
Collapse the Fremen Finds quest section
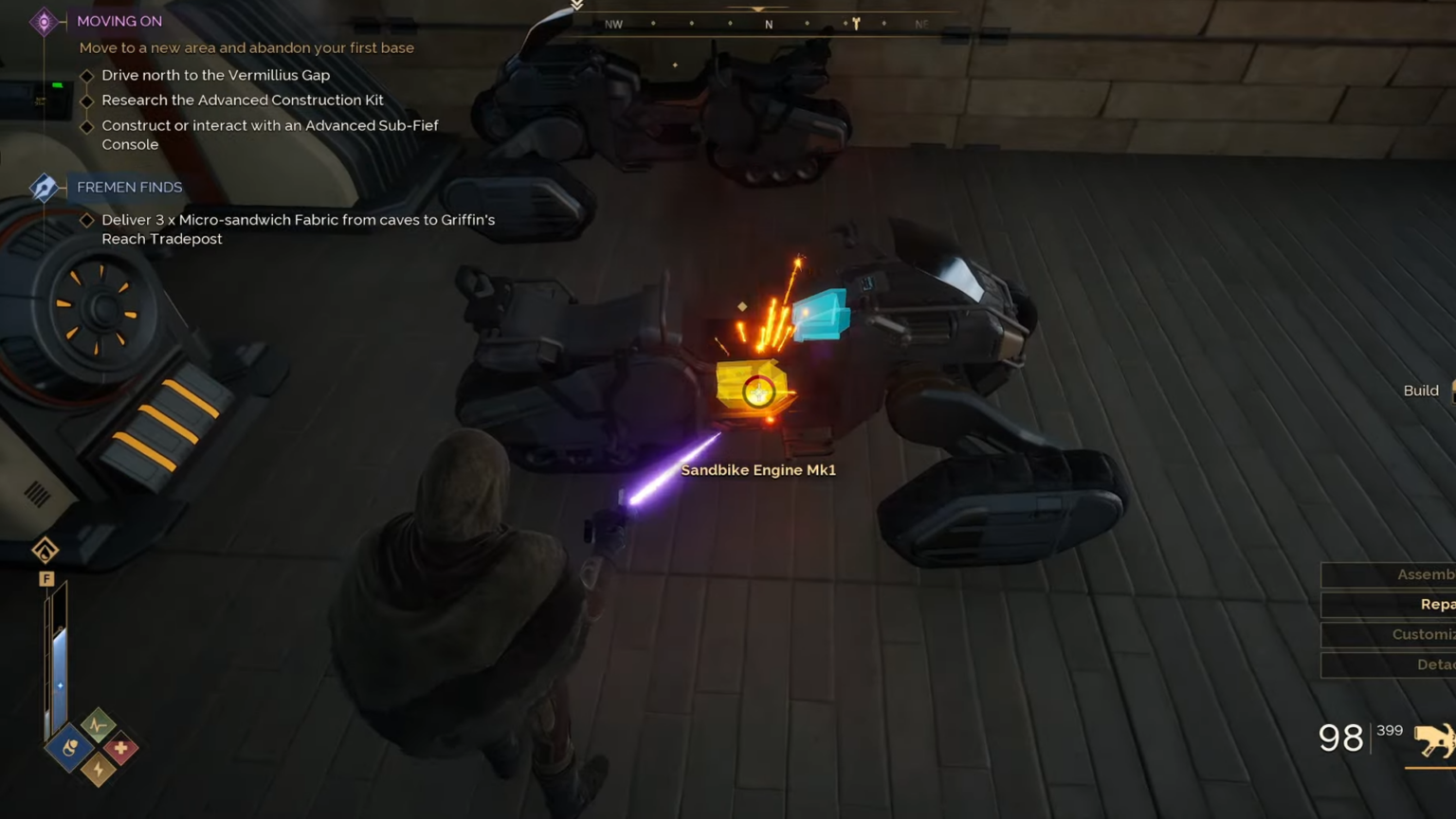click(x=130, y=187)
